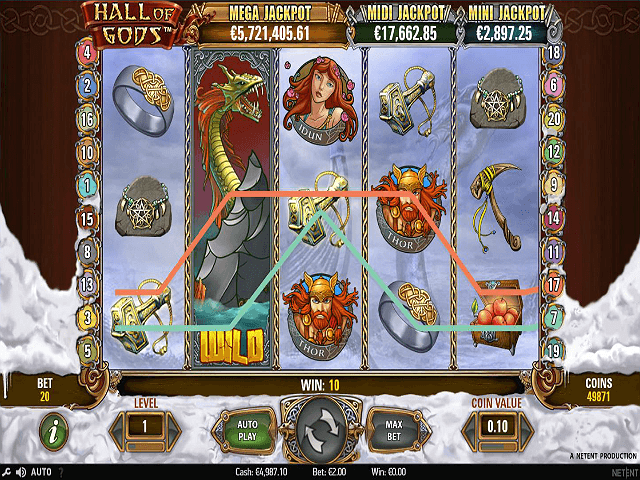Screen dimensions: 640x480
Task: Highlight payline marker 17
Action: click(x=553, y=285)
